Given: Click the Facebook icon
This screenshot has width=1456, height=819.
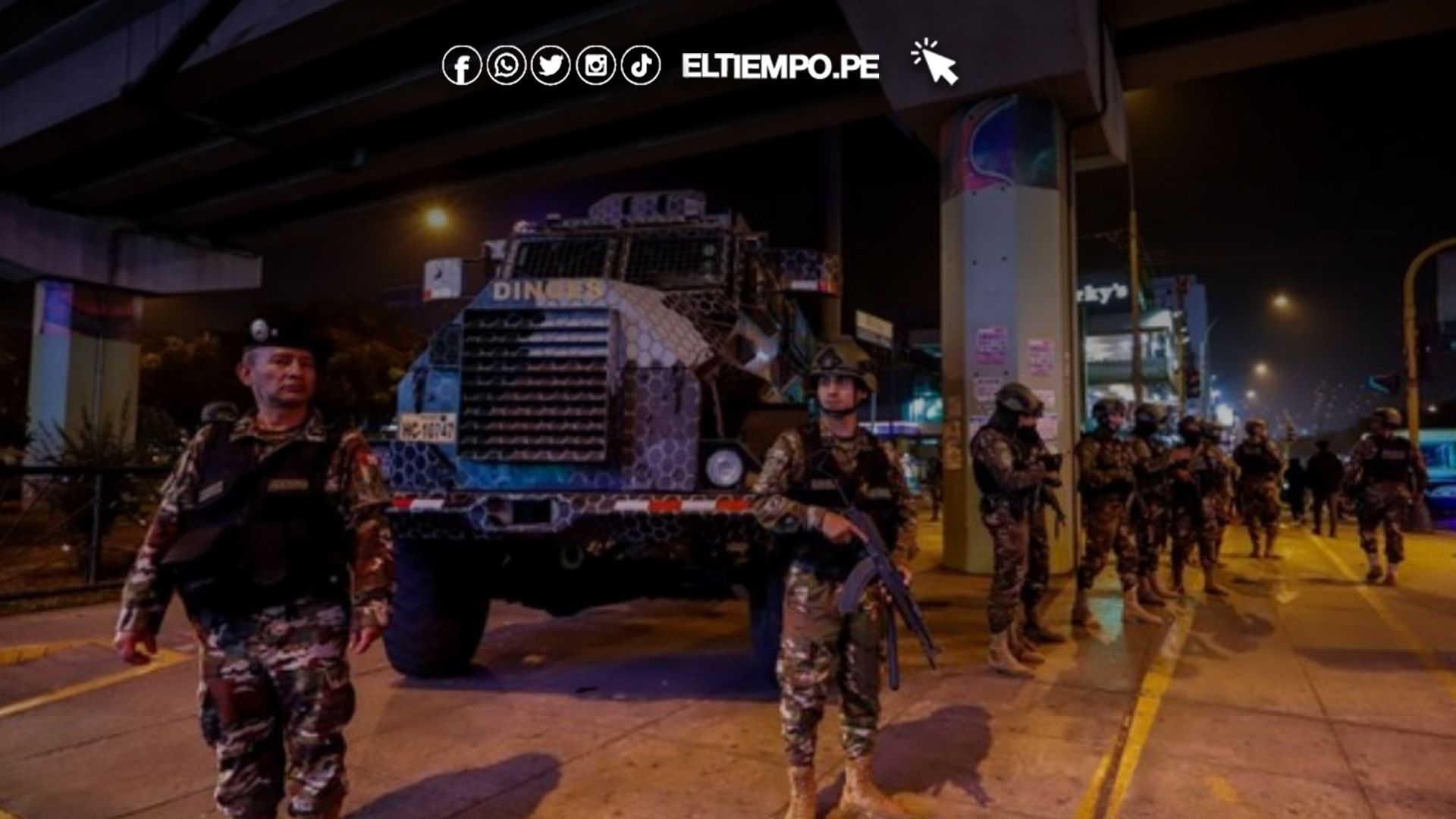Looking at the screenshot, I should [x=462, y=66].
